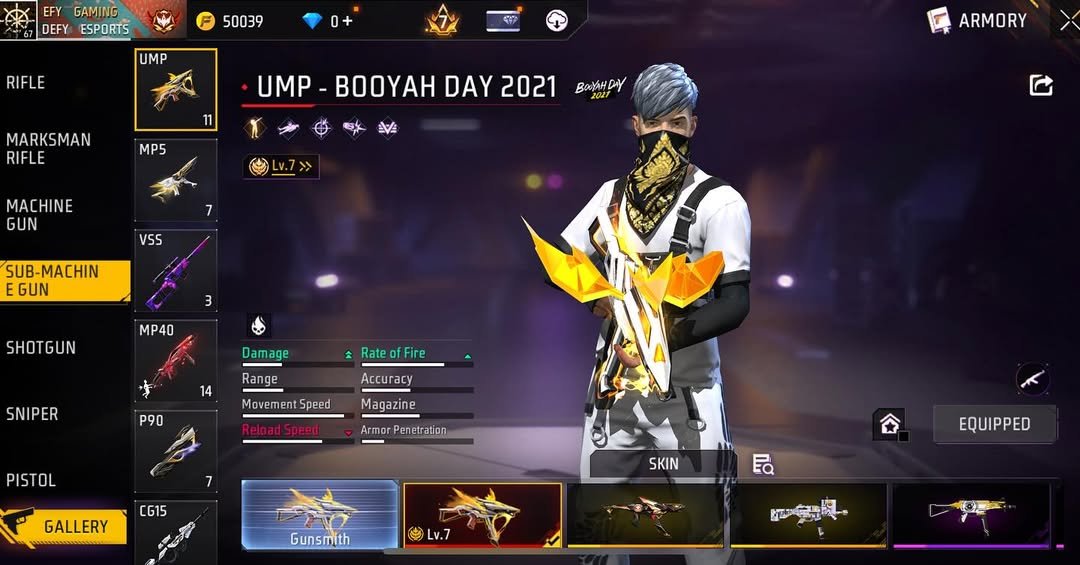Open the Marksman Rifle category
The image size is (1080, 565).
tap(48, 149)
